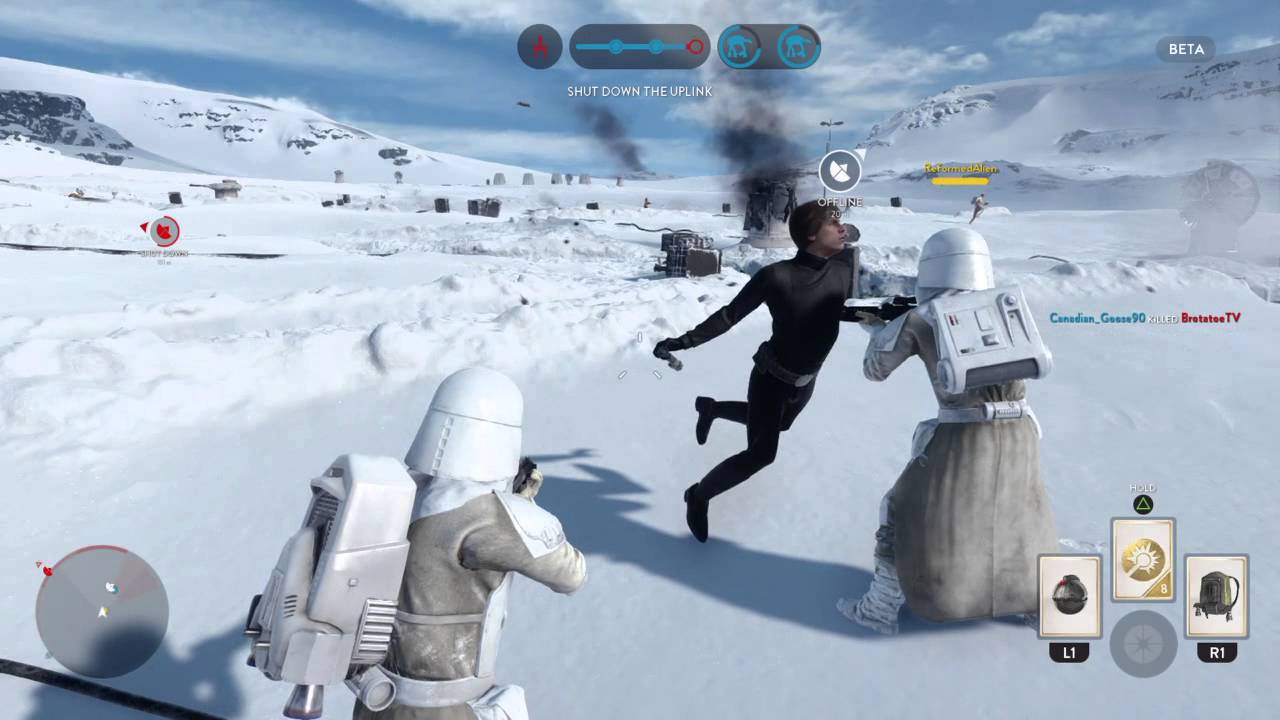Use the jump pack star card
The image size is (1280, 720).
click(x=1216, y=597)
